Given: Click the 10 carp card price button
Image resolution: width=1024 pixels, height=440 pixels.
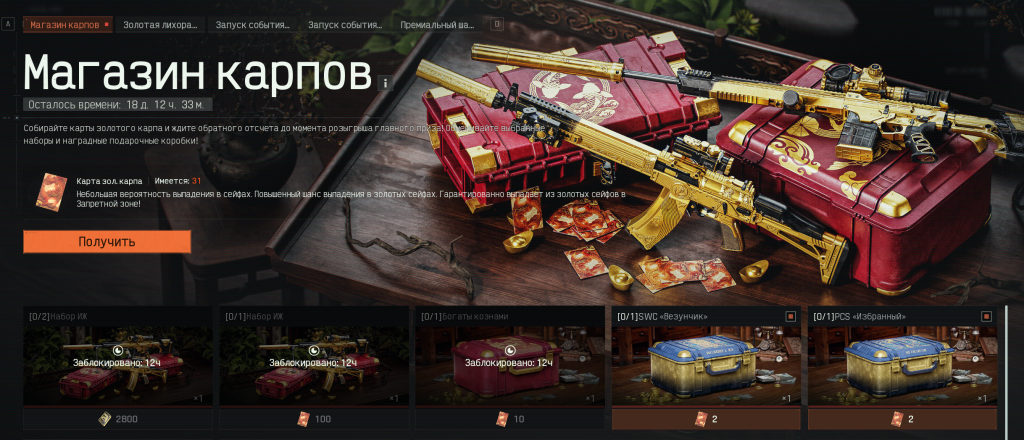Looking at the screenshot, I should (x=509, y=419).
